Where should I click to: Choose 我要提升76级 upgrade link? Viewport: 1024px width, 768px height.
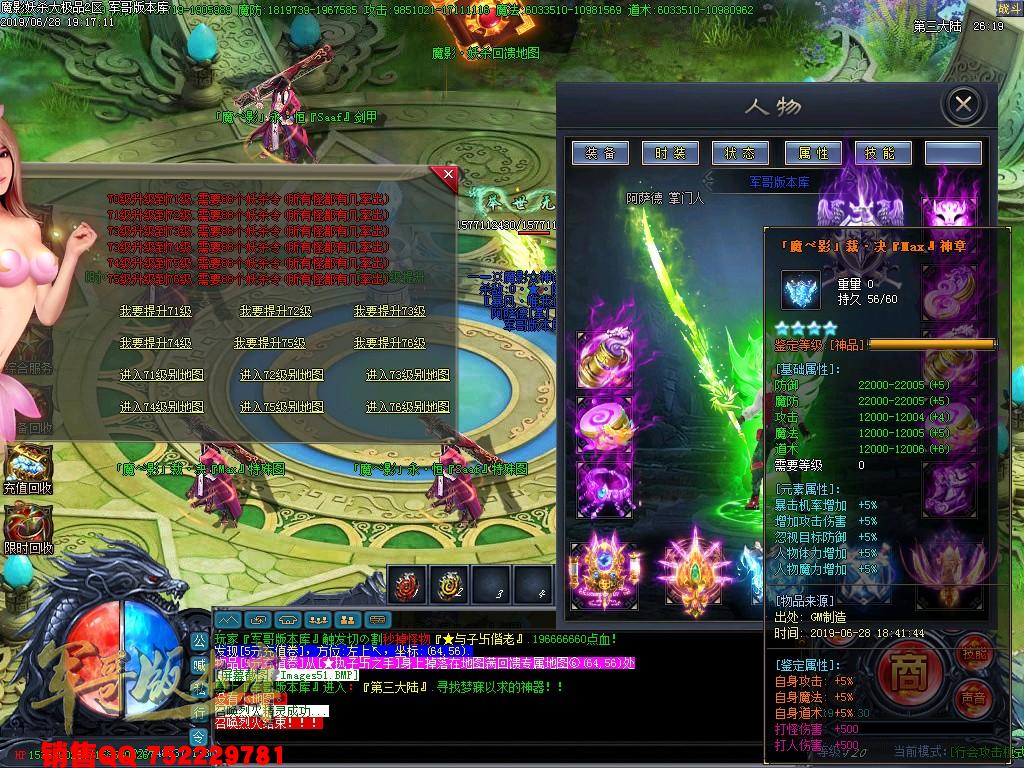pos(390,343)
